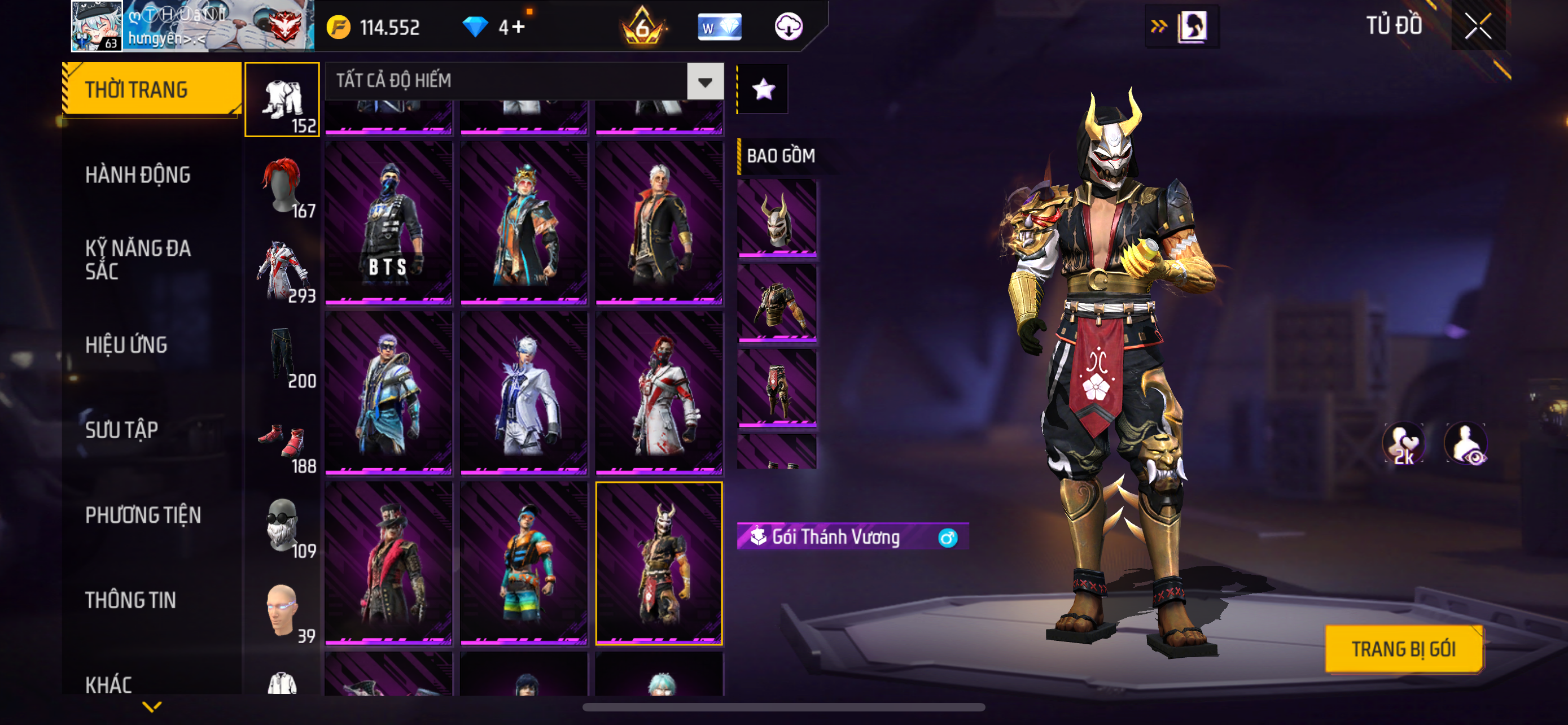1568x725 pixels.
Task: Select the BTS outfit bundle
Action: [388, 223]
